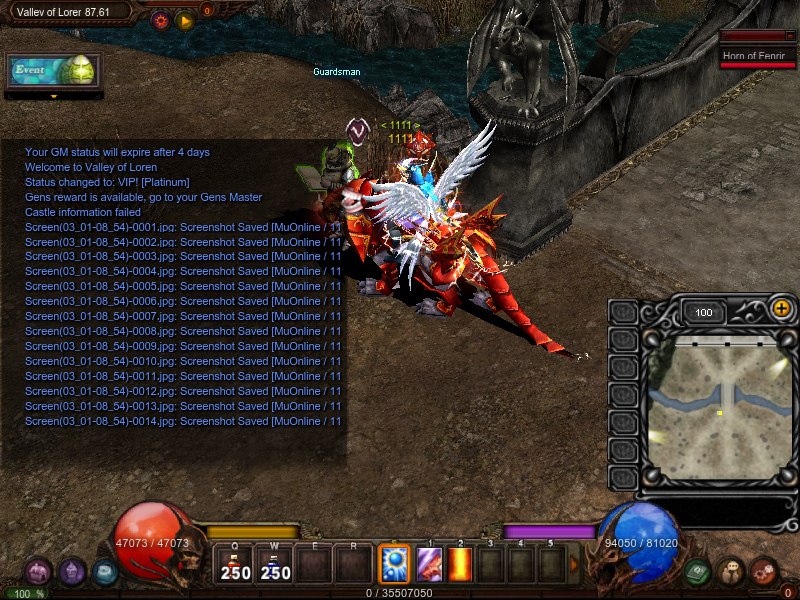This screenshot has height=600, width=800.
Task: Use the Q potion slot with 250
Action: point(236,565)
